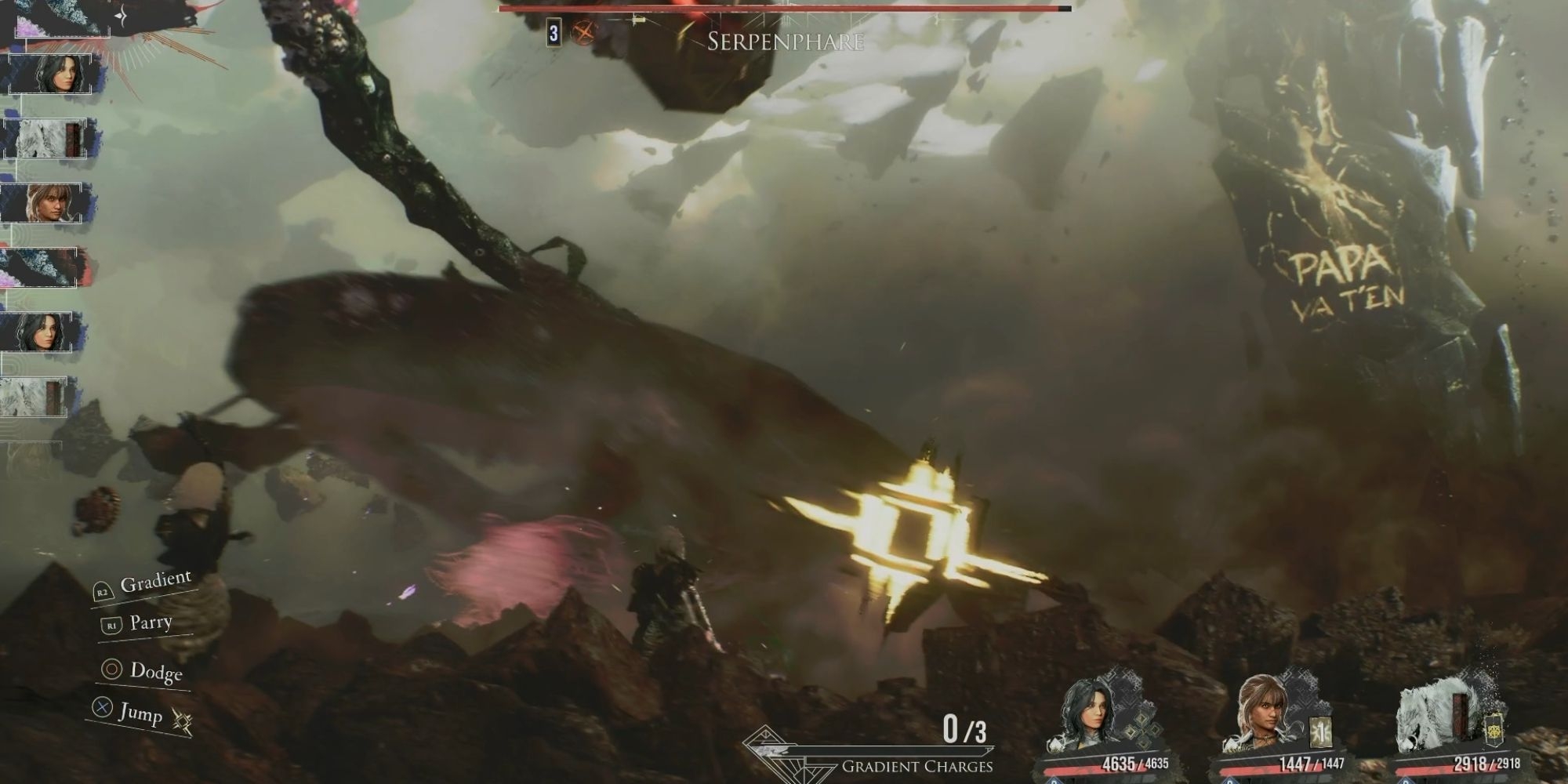Image resolution: width=1568 pixels, height=784 pixels.
Task: Select the active Serpenphare entry heading the turn order
Action: tap(63, 17)
